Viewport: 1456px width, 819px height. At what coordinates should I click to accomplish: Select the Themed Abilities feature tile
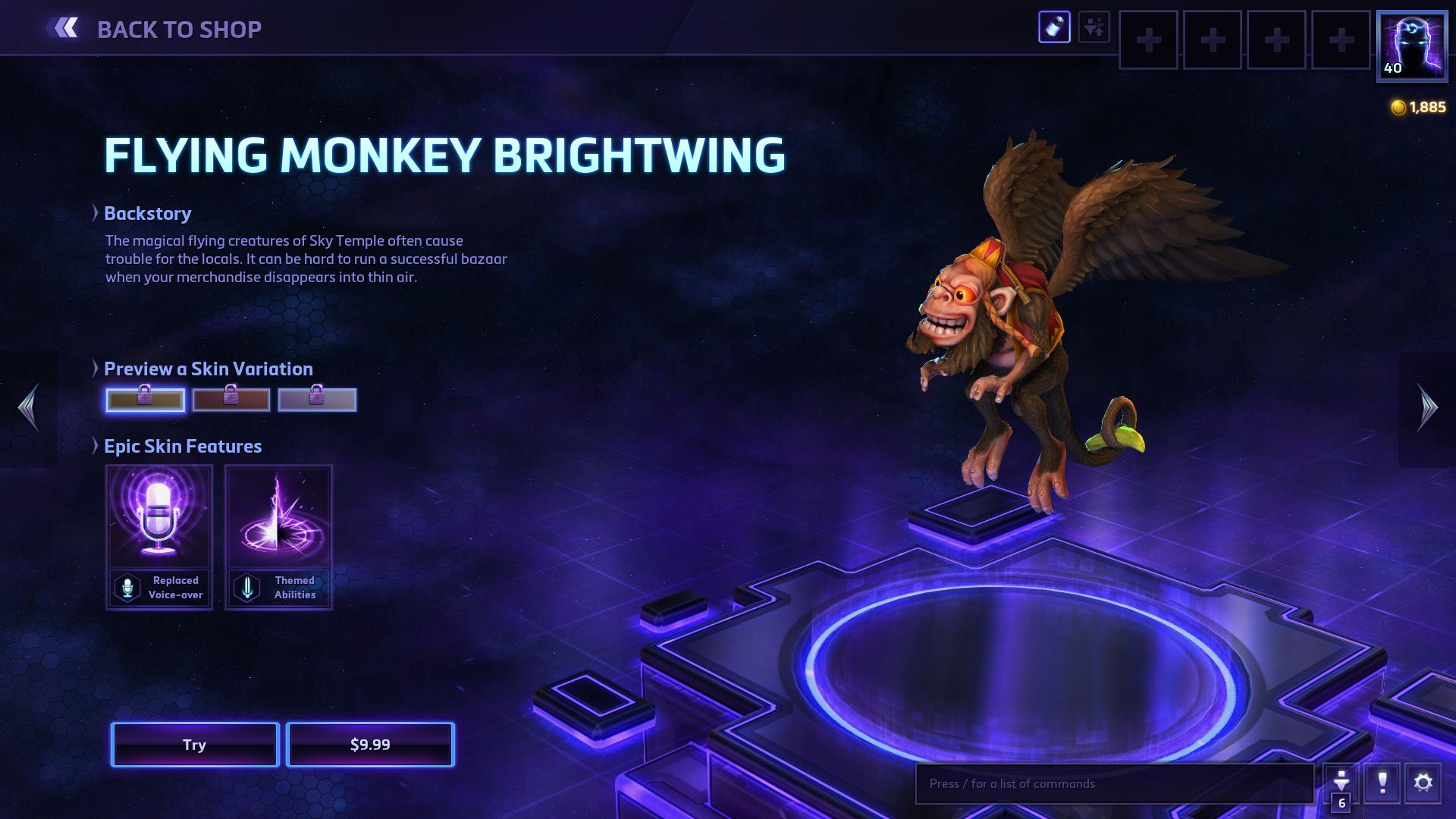tap(278, 537)
